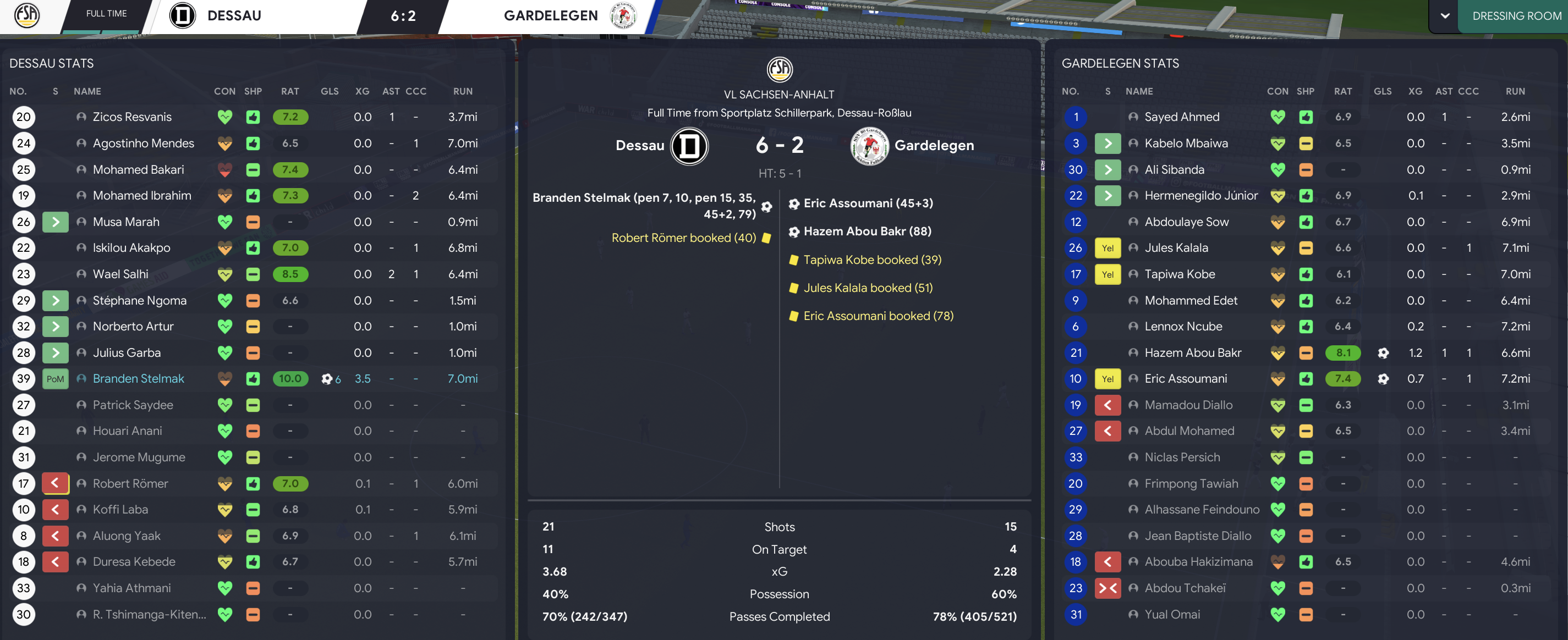The height and width of the screenshot is (640, 1568).
Task: Select Robert Römer booked event
Action: coord(683,238)
